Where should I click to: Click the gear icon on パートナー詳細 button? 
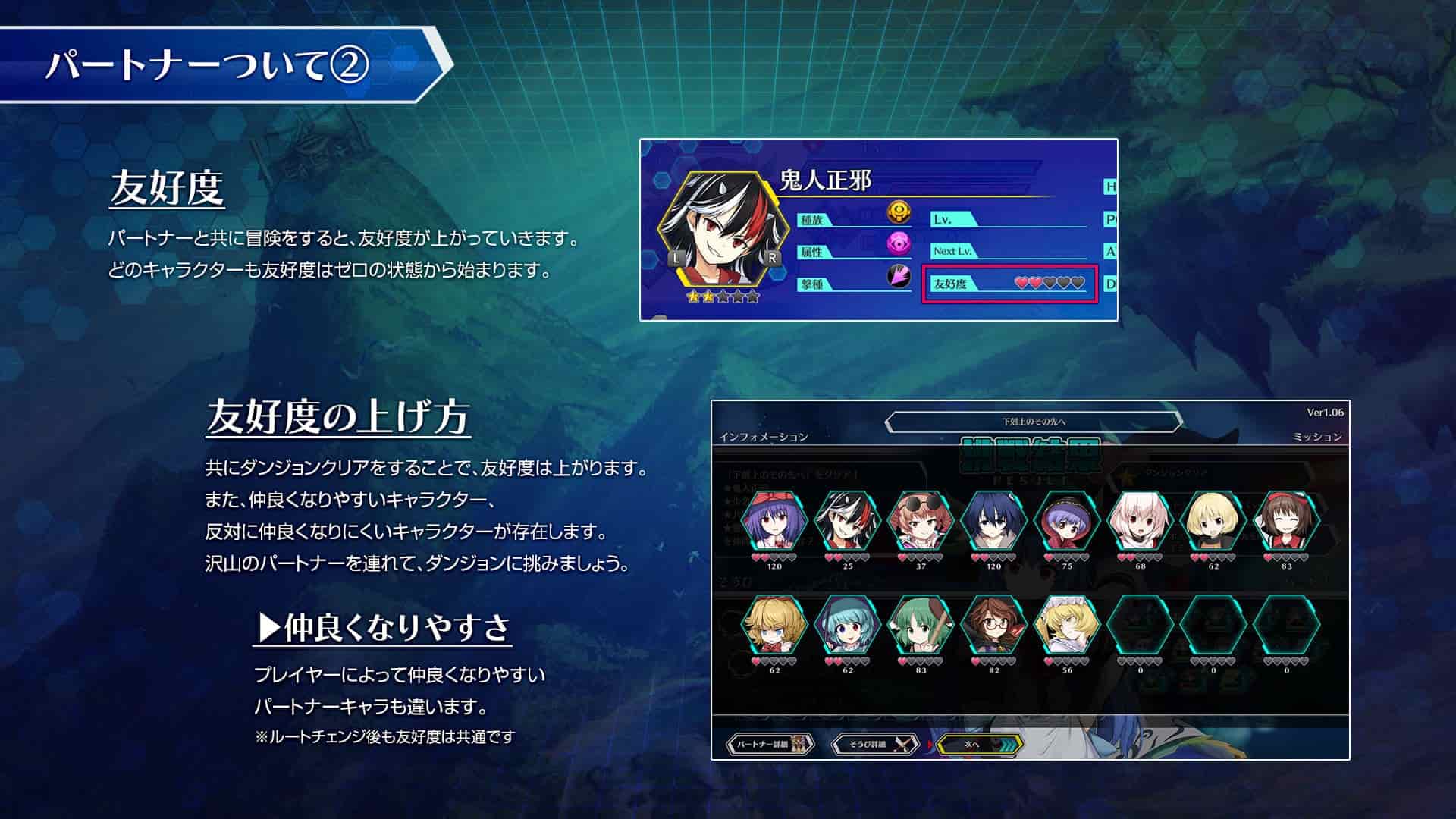coord(800,745)
